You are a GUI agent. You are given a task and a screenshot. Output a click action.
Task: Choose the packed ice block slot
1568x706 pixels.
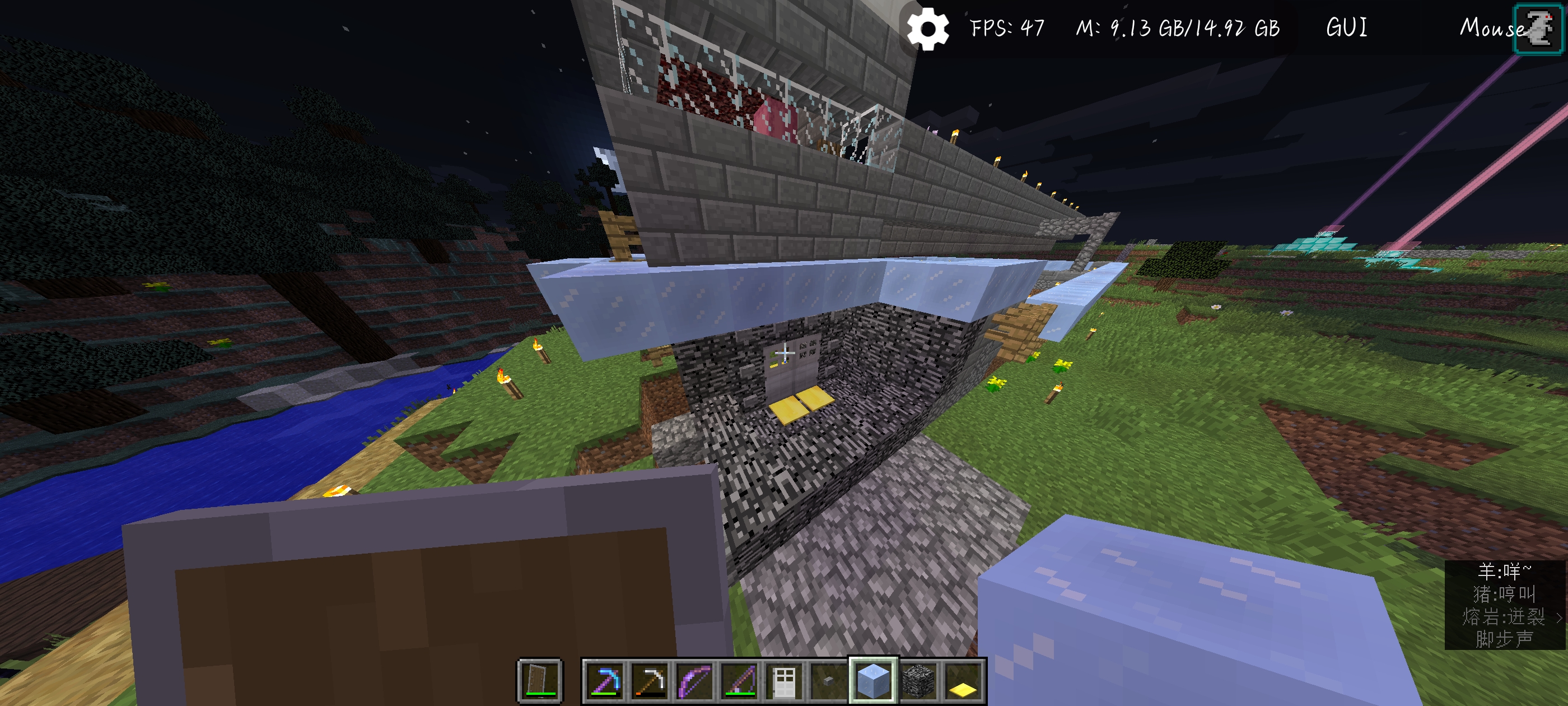[x=873, y=680]
